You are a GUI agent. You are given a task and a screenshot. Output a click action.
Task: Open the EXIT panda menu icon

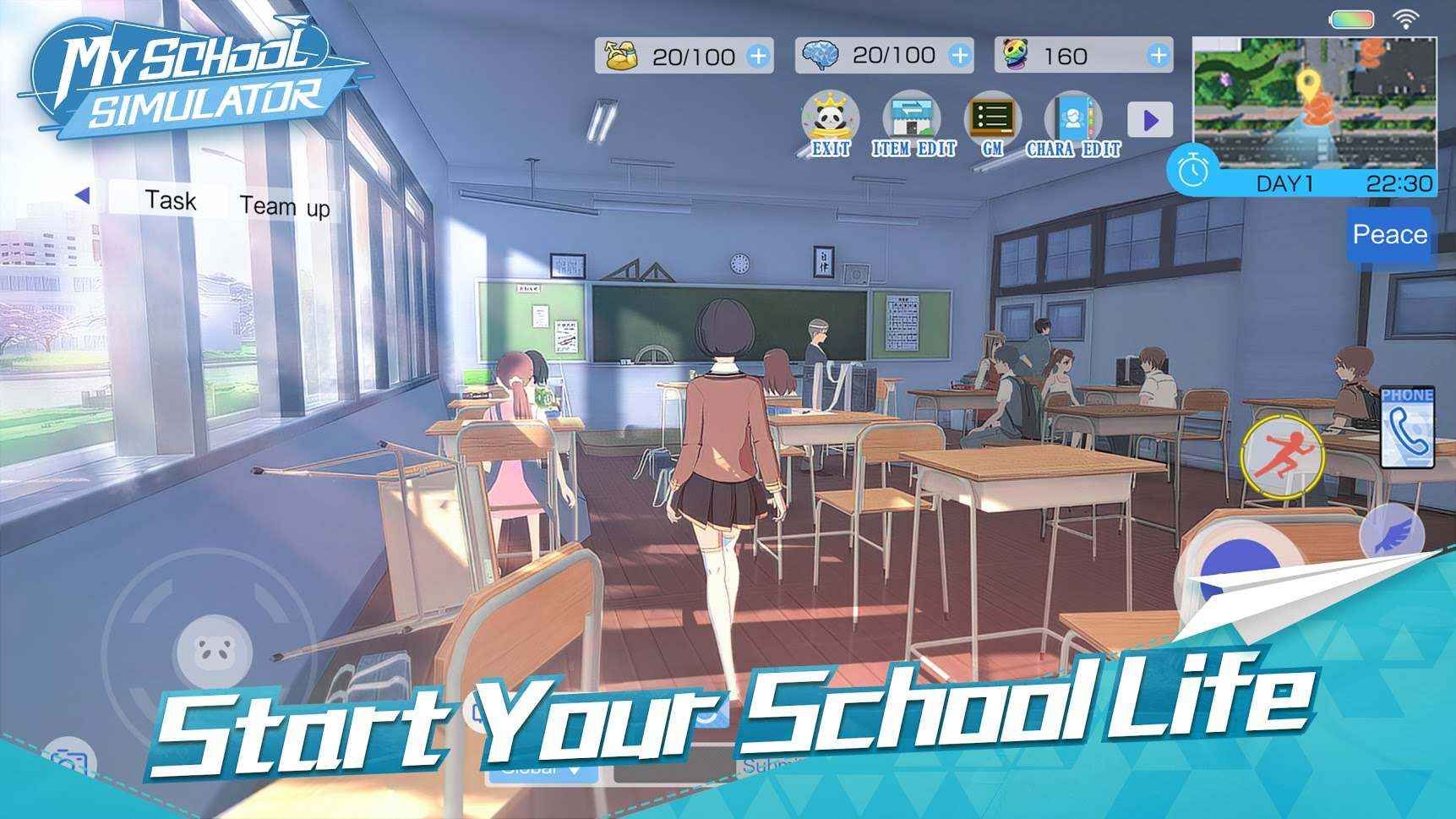click(x=831, y=118)
